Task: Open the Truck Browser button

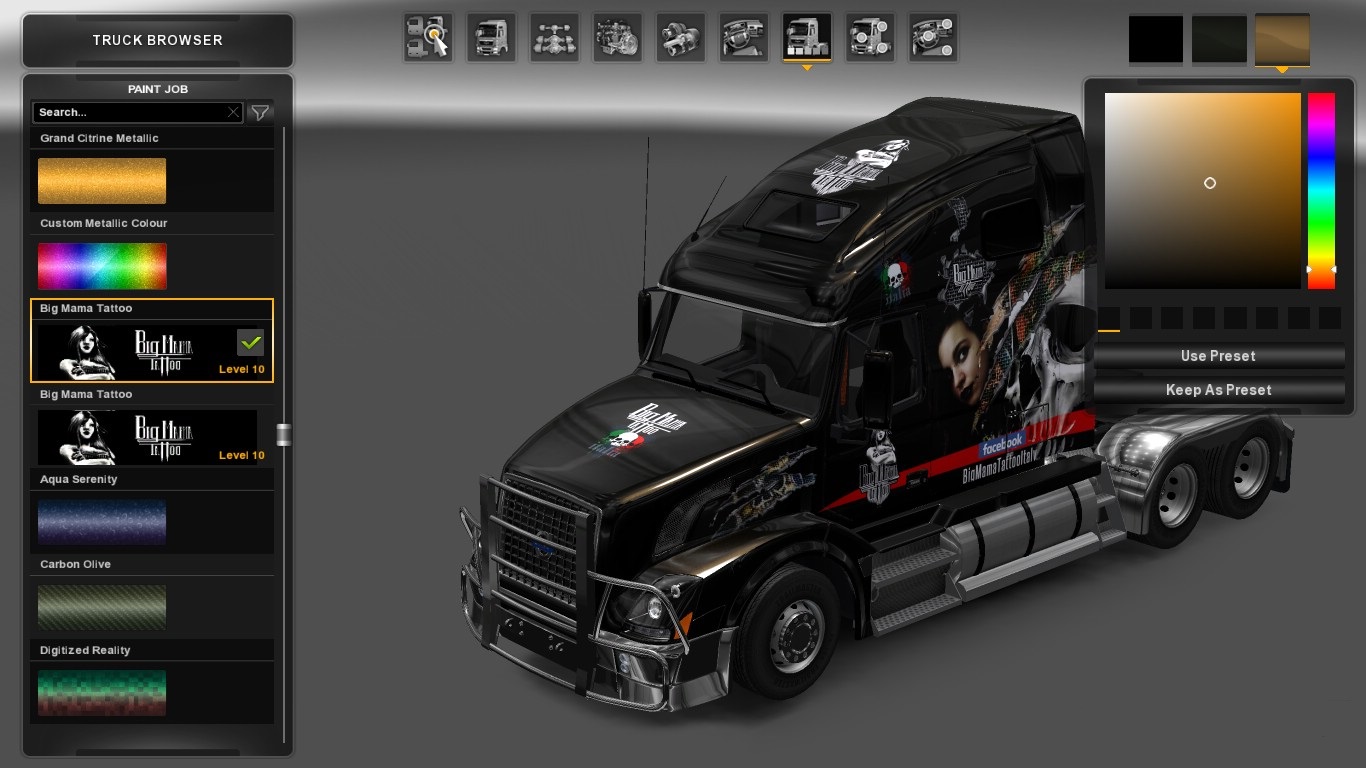Action: coord(157,40)
